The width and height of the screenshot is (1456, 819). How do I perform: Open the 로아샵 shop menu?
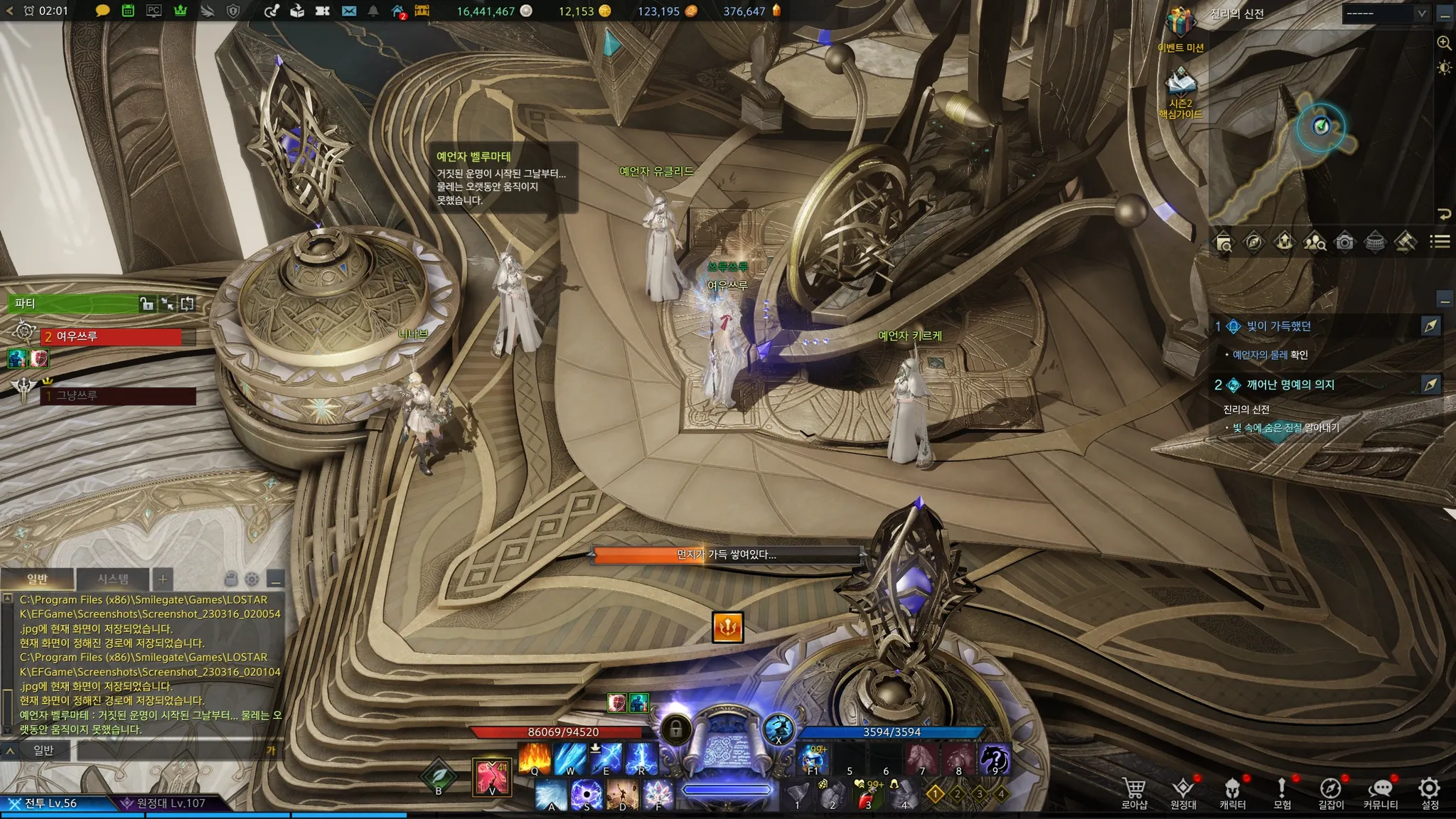(x=1134, y=791)
